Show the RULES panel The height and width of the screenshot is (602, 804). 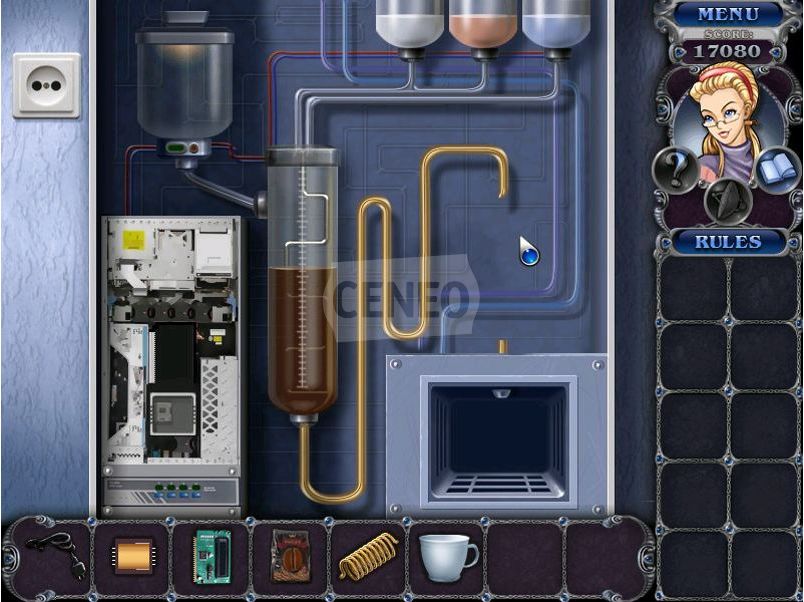pyautogui.click(x=727, y=242)
